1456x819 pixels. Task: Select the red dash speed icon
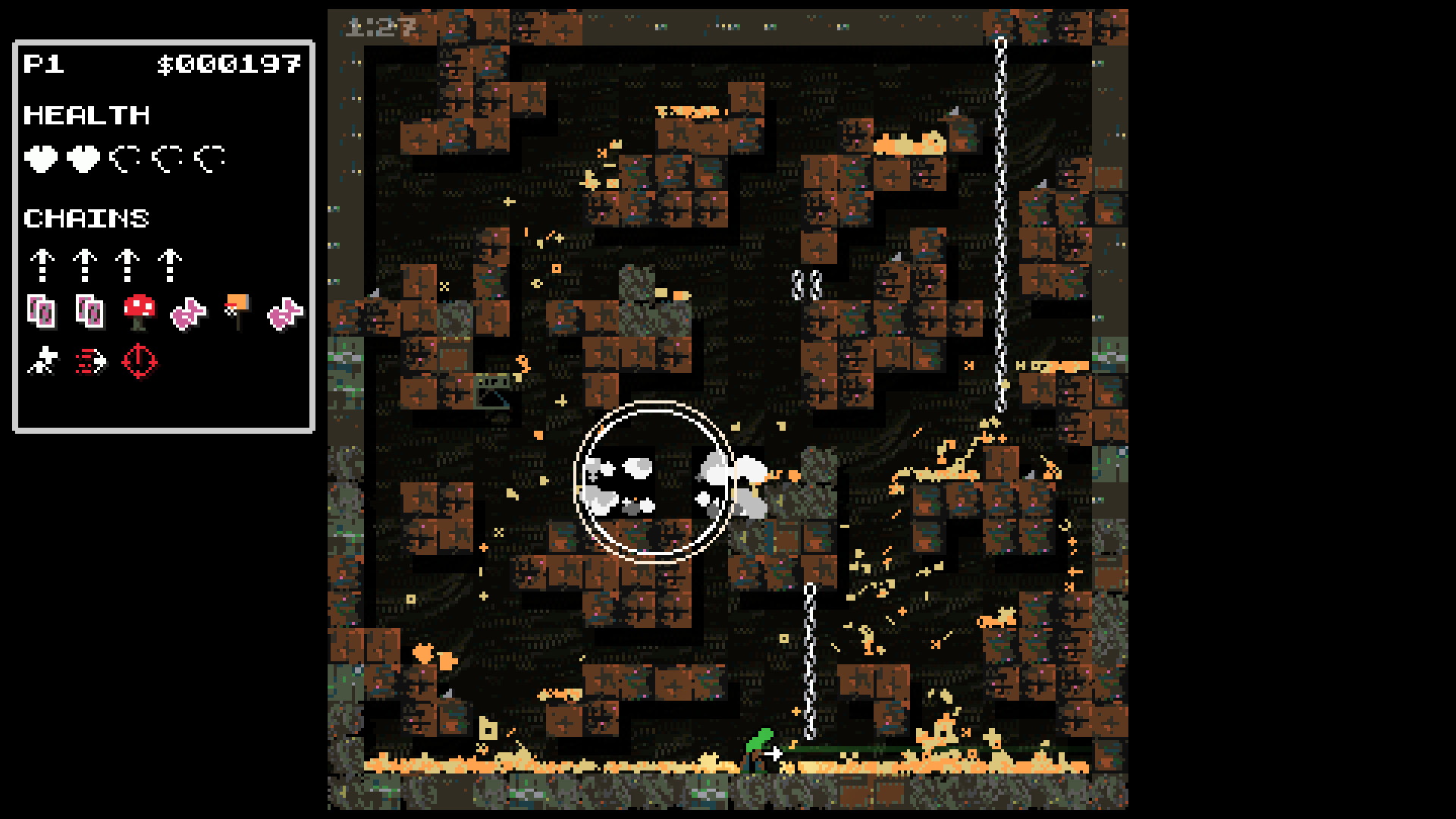(91, 362)
